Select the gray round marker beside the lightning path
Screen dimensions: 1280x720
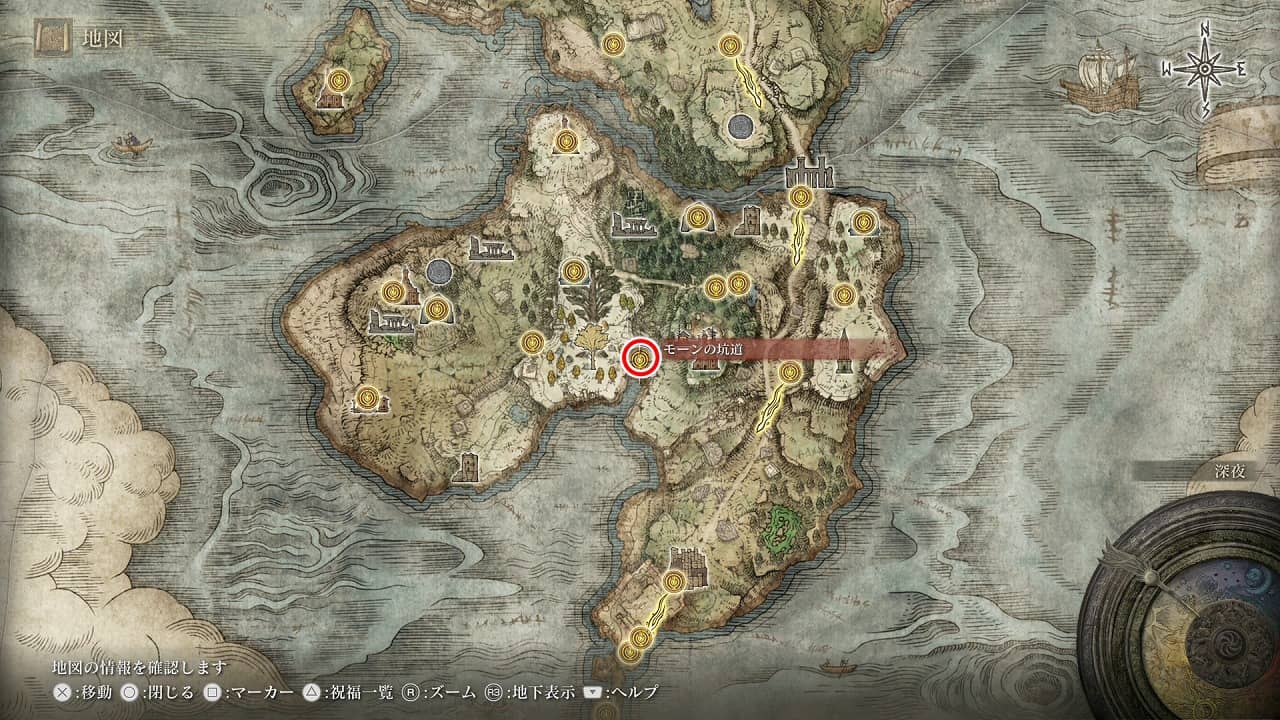(x=741, y=126)
